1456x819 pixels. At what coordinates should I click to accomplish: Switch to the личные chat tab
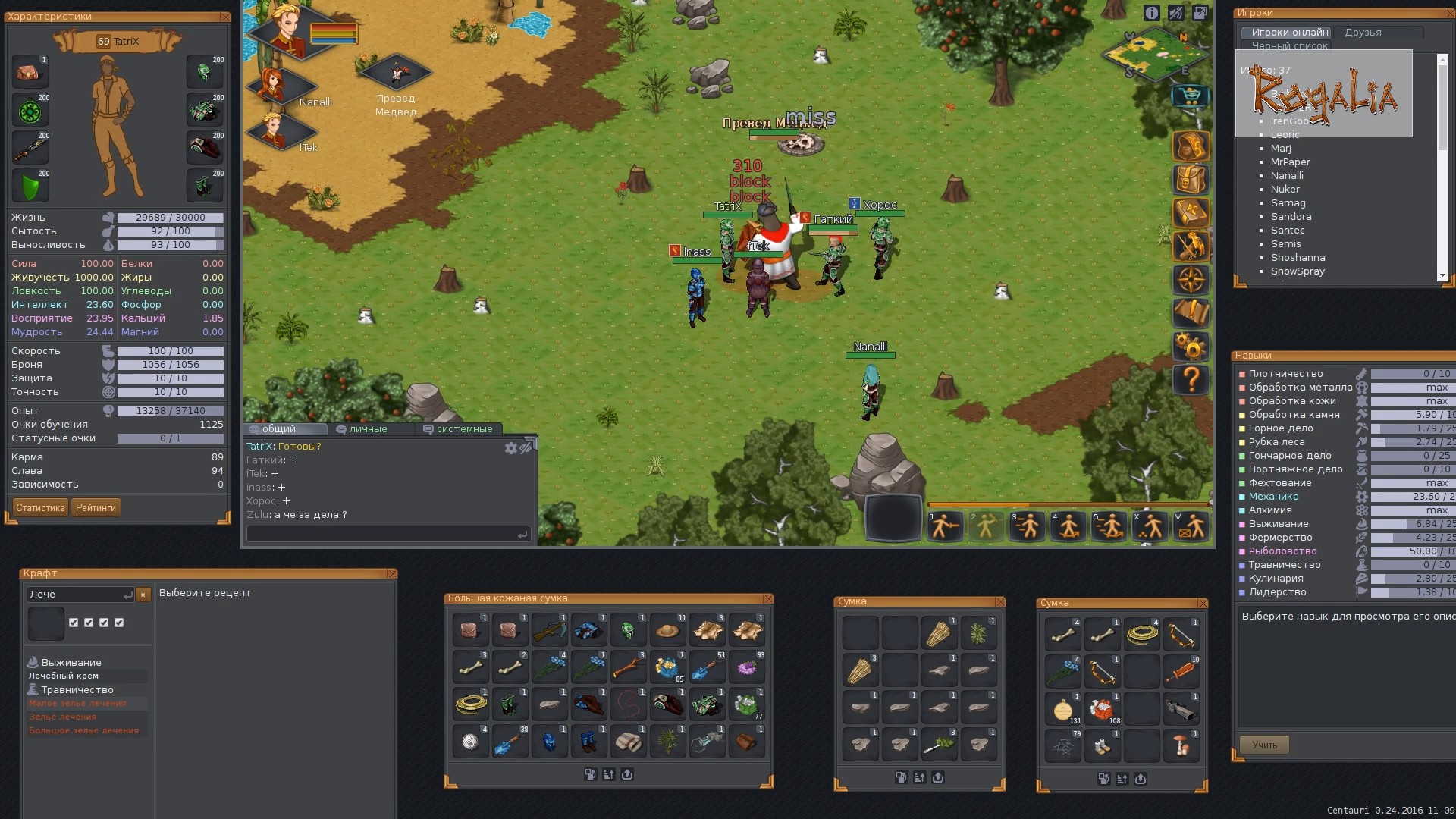tap(368, 429)
